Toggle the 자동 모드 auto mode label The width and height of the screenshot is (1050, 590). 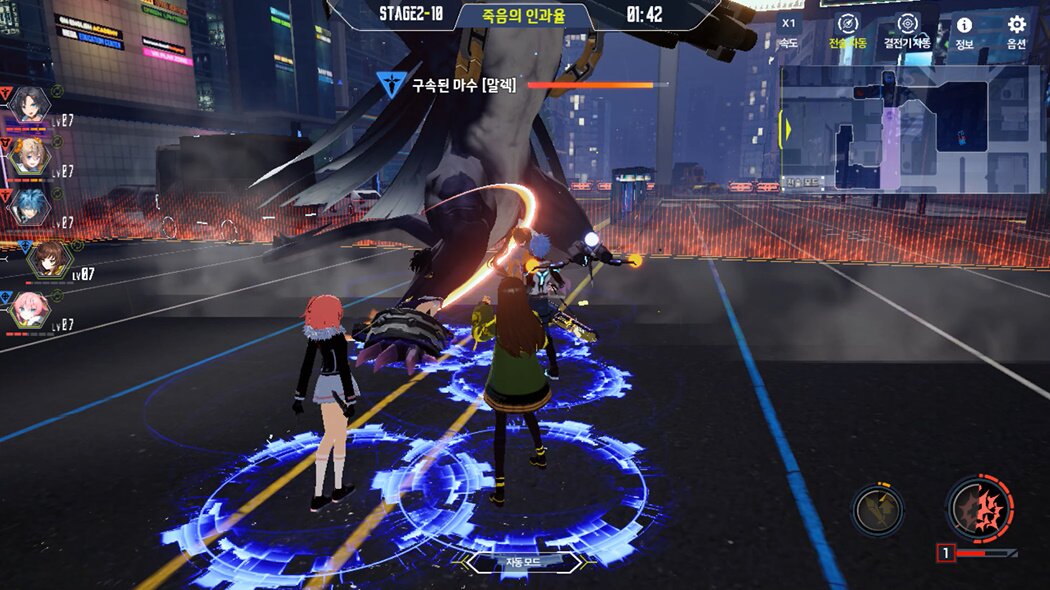tap(525, 563)
